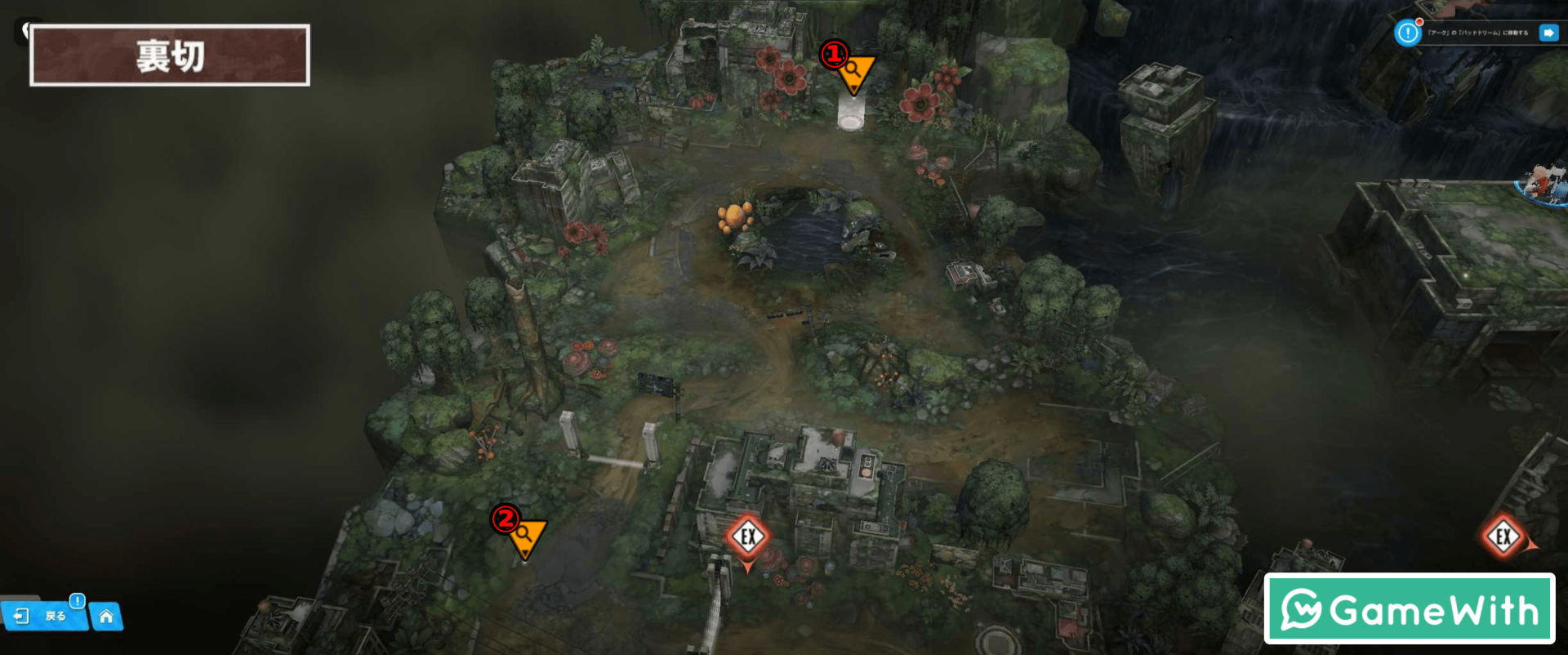Select the orange search marker numbered 1

click(x=853, y=72)
